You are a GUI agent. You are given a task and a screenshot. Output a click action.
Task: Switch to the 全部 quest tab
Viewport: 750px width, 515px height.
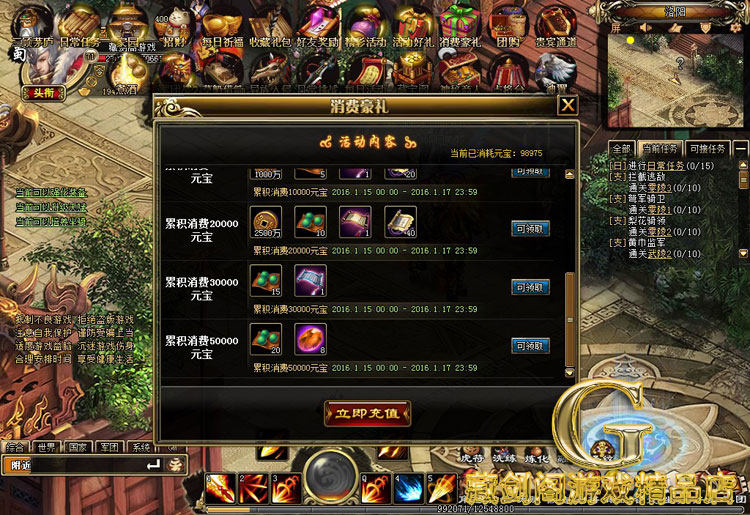621,149
